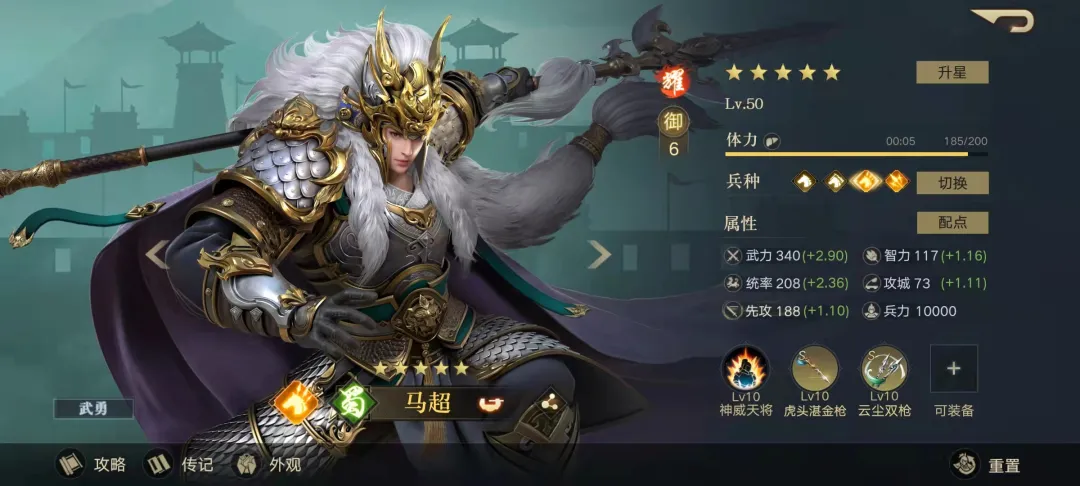The width and height of the screenshot is (1080, 486).
Task: Show the previous hero with left arrow
Action: pyautogui.click(x=155, y=255)
